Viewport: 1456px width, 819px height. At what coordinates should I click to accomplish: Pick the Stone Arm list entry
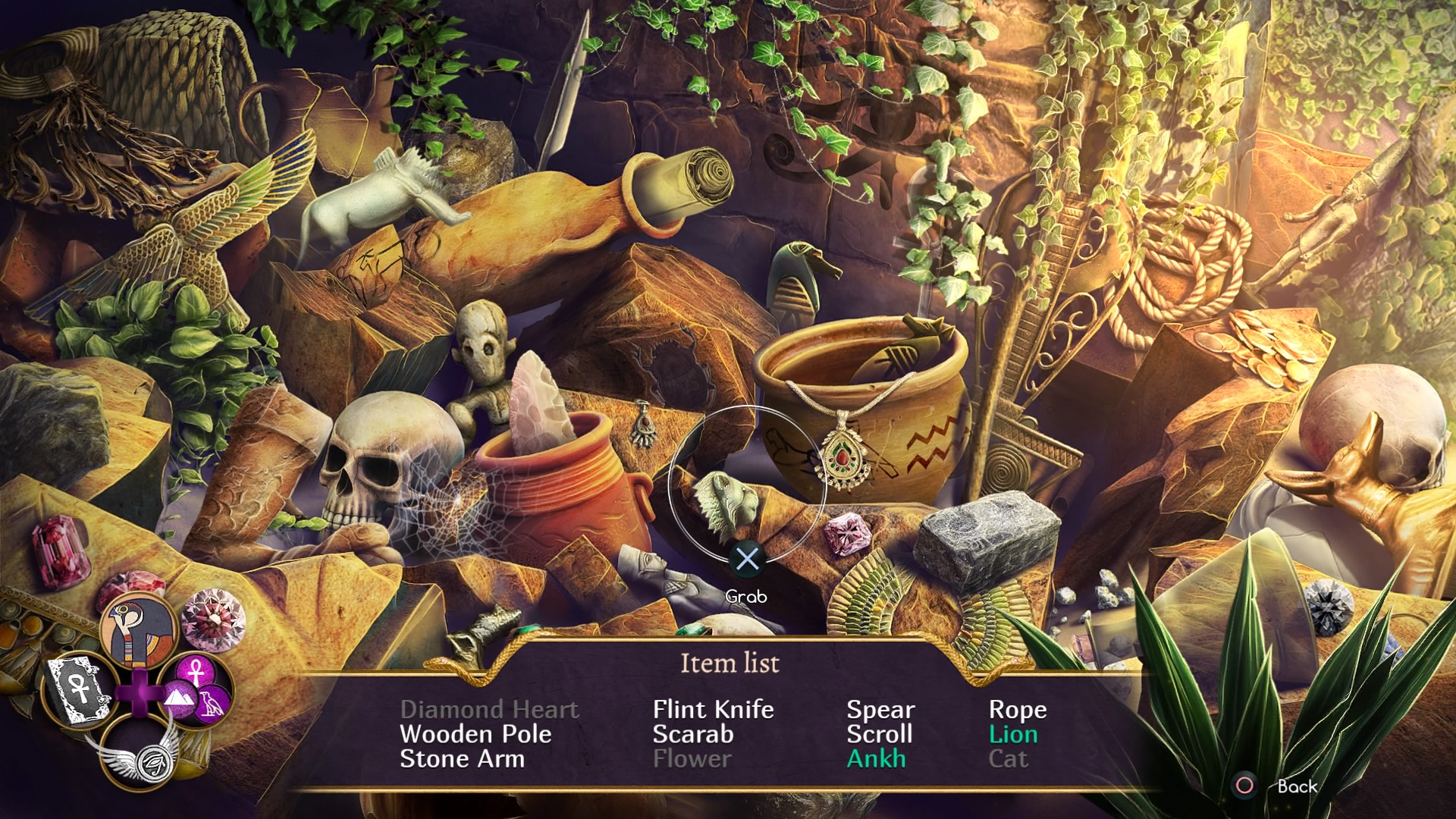pos(462,759)
